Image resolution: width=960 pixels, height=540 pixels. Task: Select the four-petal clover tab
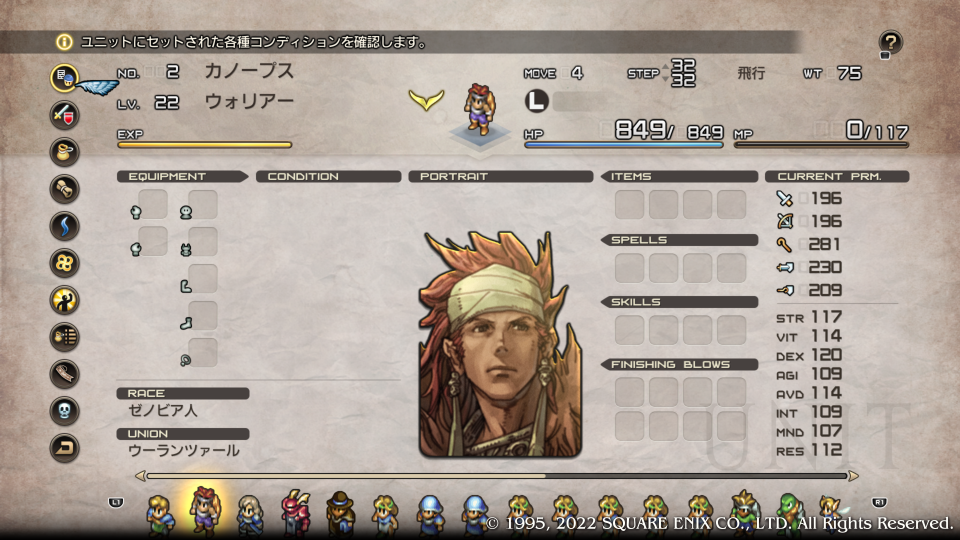tap(65, 262)
